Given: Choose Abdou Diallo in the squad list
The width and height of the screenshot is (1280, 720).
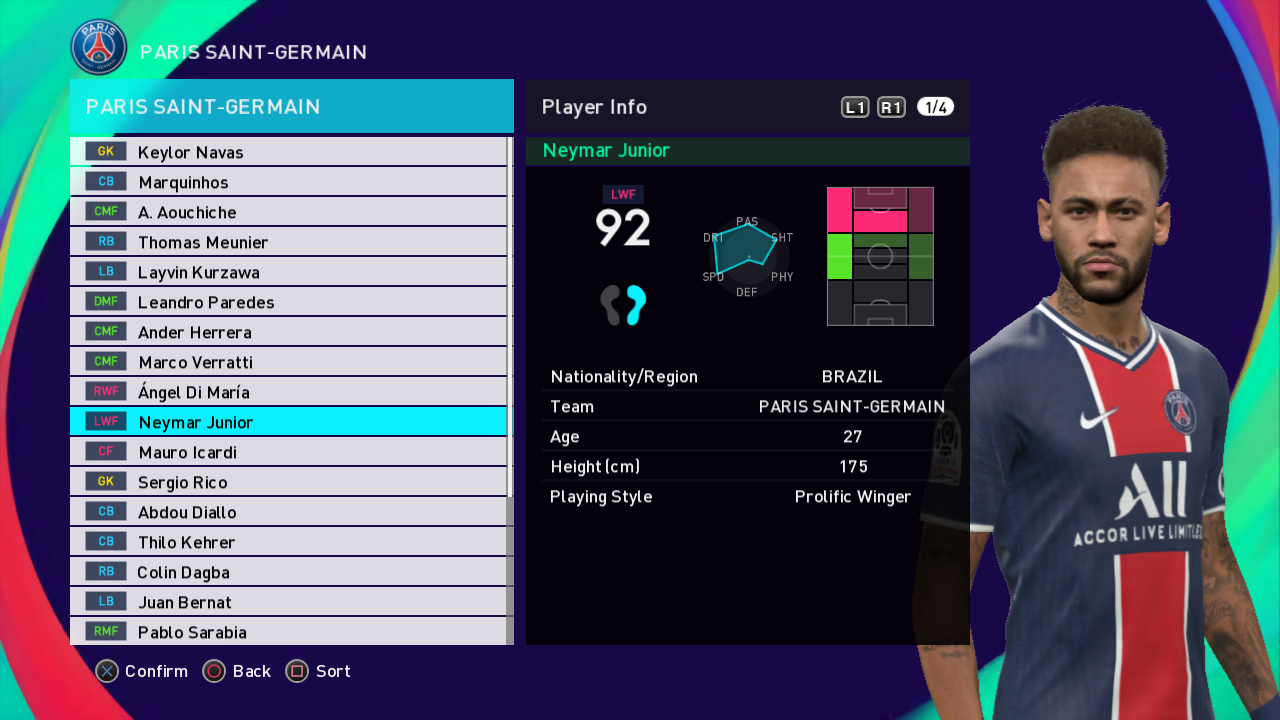Looking at the screenshot, I should (x=288, y=512).
